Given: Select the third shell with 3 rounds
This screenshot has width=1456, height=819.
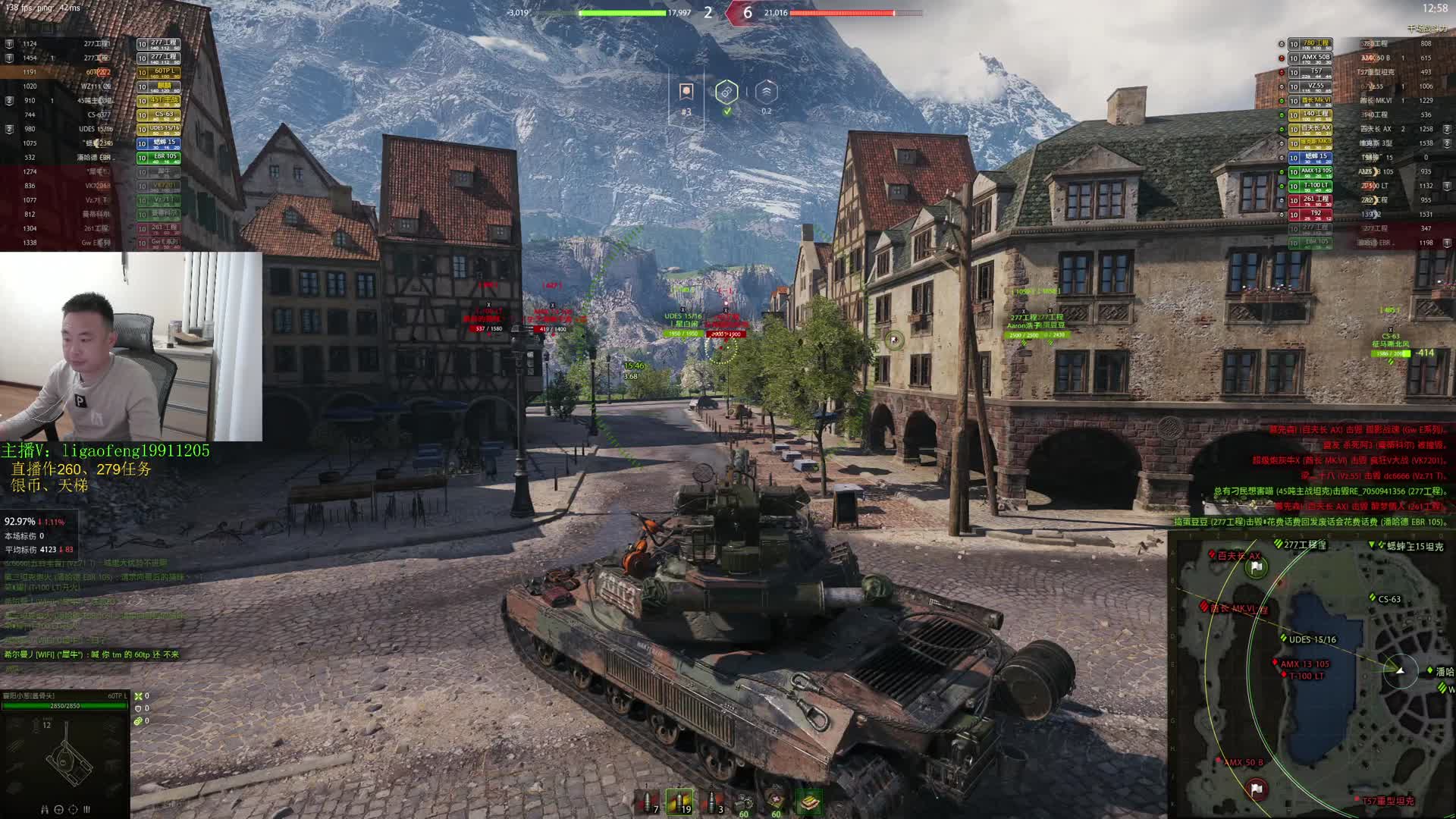Looking at the screenshot, I should click(713, 802).
